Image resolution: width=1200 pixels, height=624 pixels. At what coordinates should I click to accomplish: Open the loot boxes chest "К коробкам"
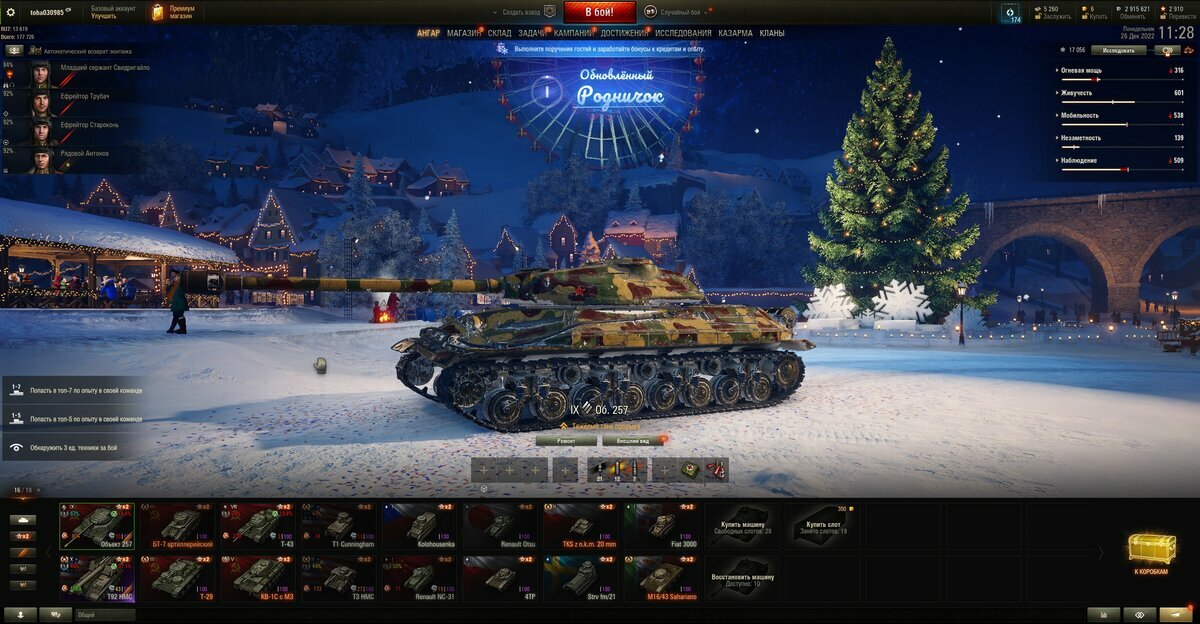click(x=1152, y=554)
